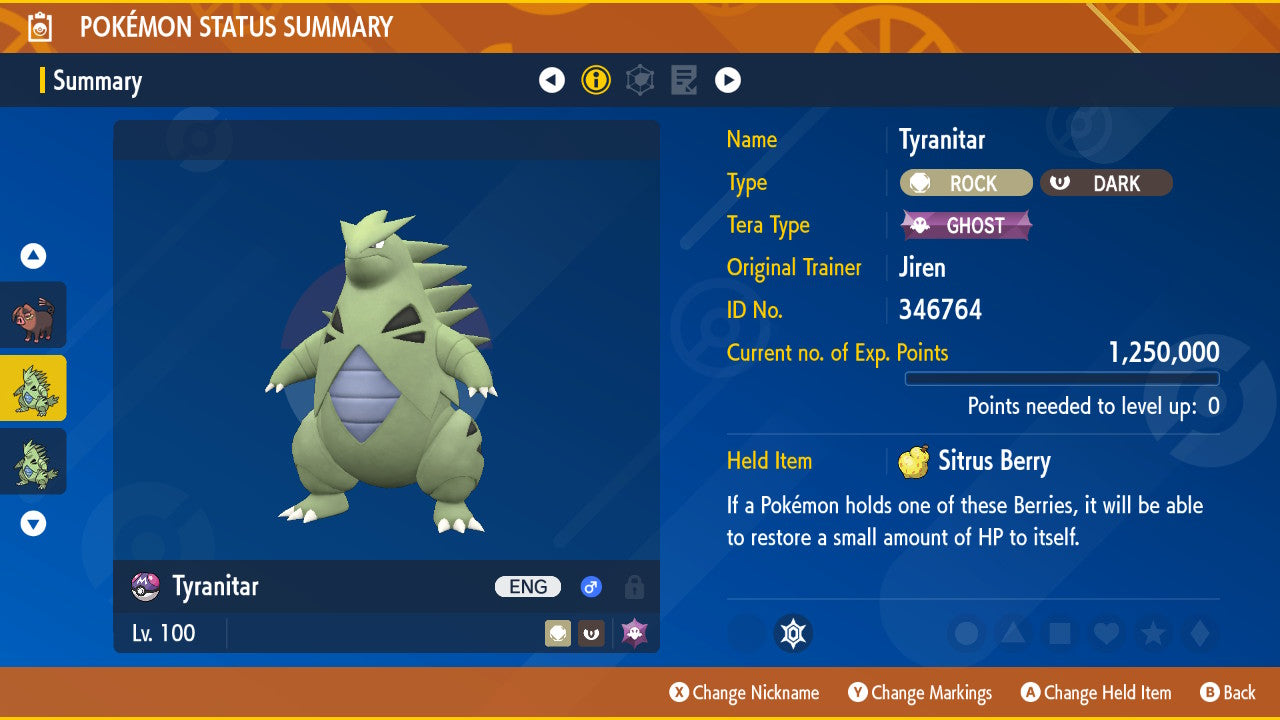Go to the next summary page arrow
This screenshot has height=720, width=1280.
point(728,80)
